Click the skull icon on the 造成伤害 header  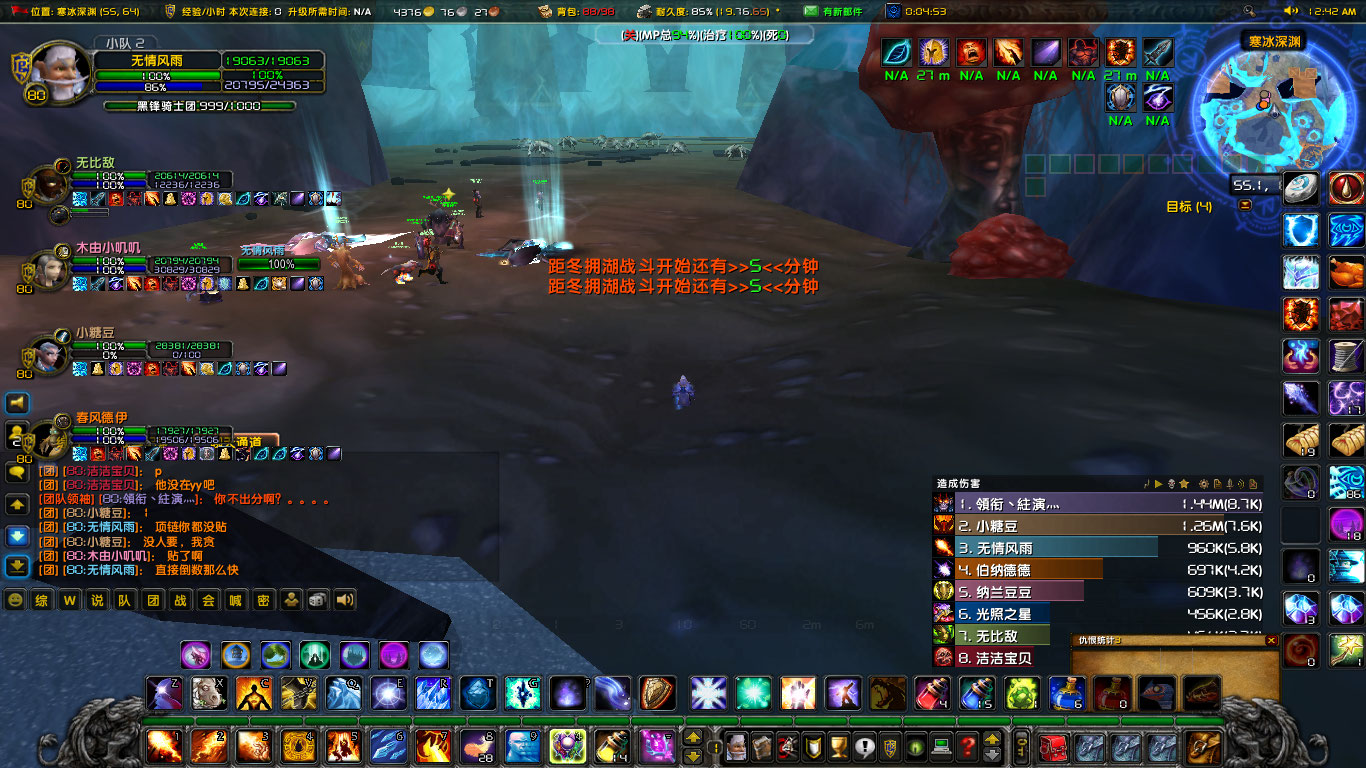1171,482
